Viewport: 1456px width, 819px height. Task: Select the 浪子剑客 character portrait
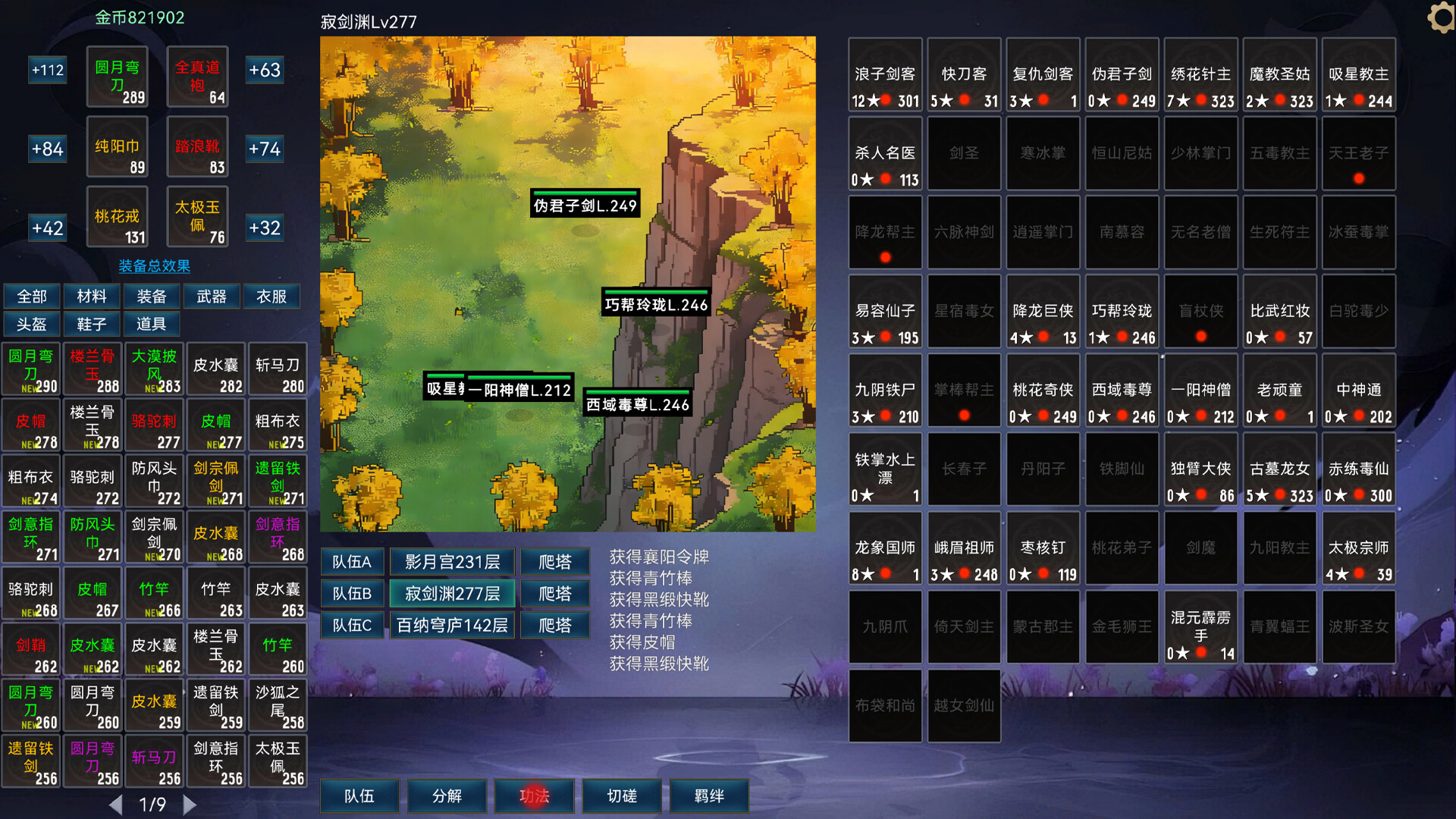(885, 75)
